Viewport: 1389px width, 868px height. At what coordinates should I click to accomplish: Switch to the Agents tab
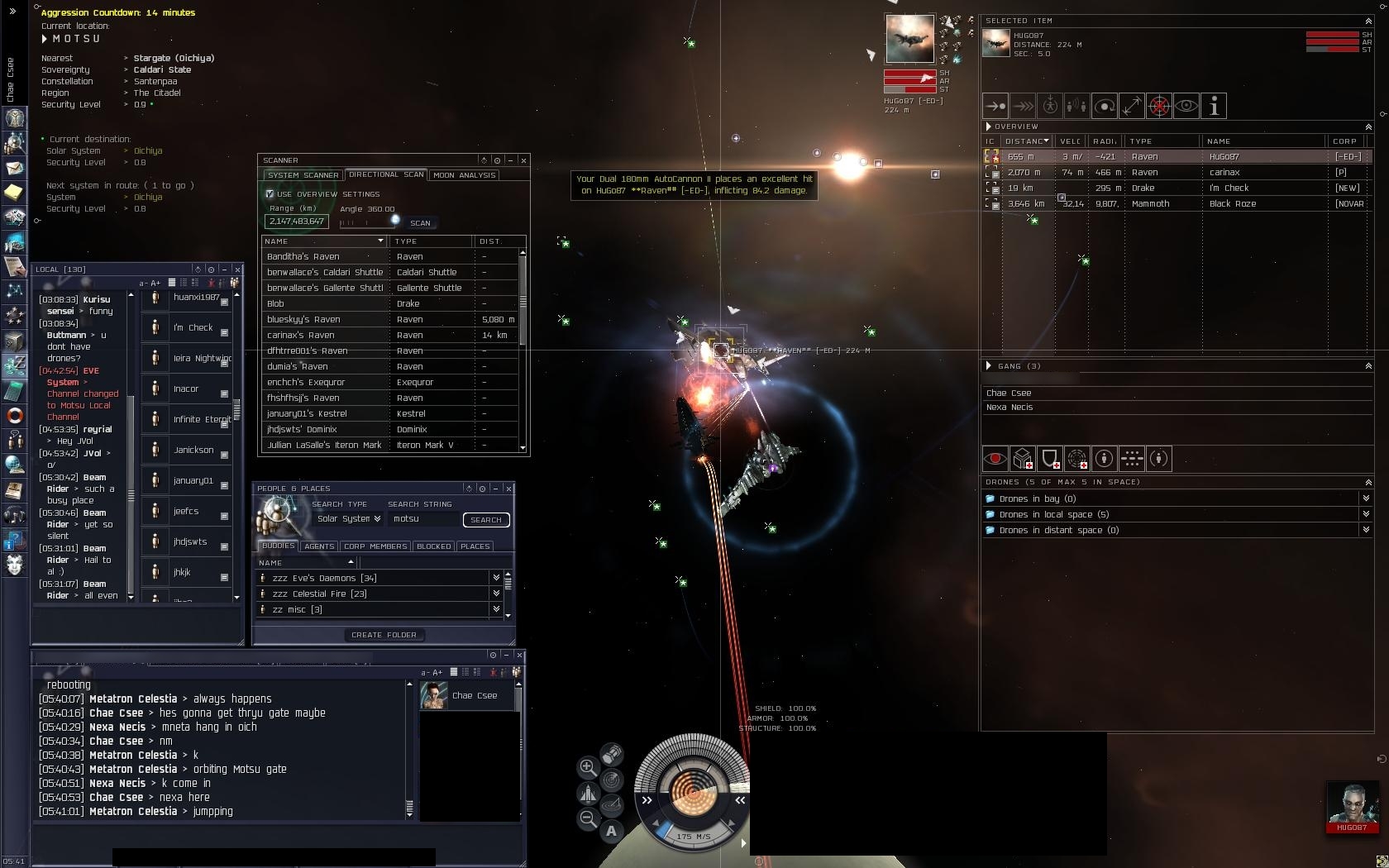coord(319,546)
